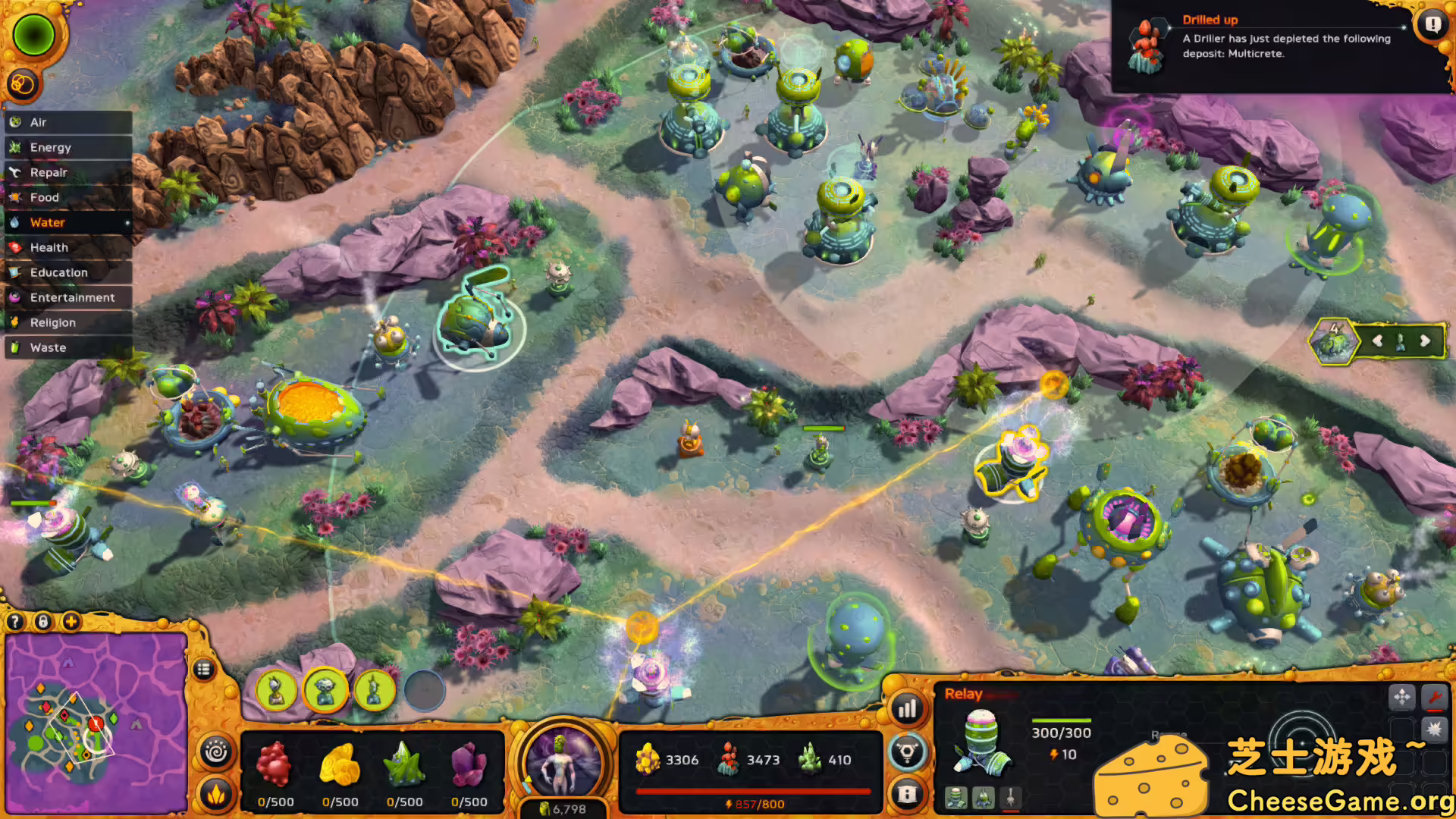Open the list button beside minimap
Screen dimensions: 1456x819
tap(203, 670)
